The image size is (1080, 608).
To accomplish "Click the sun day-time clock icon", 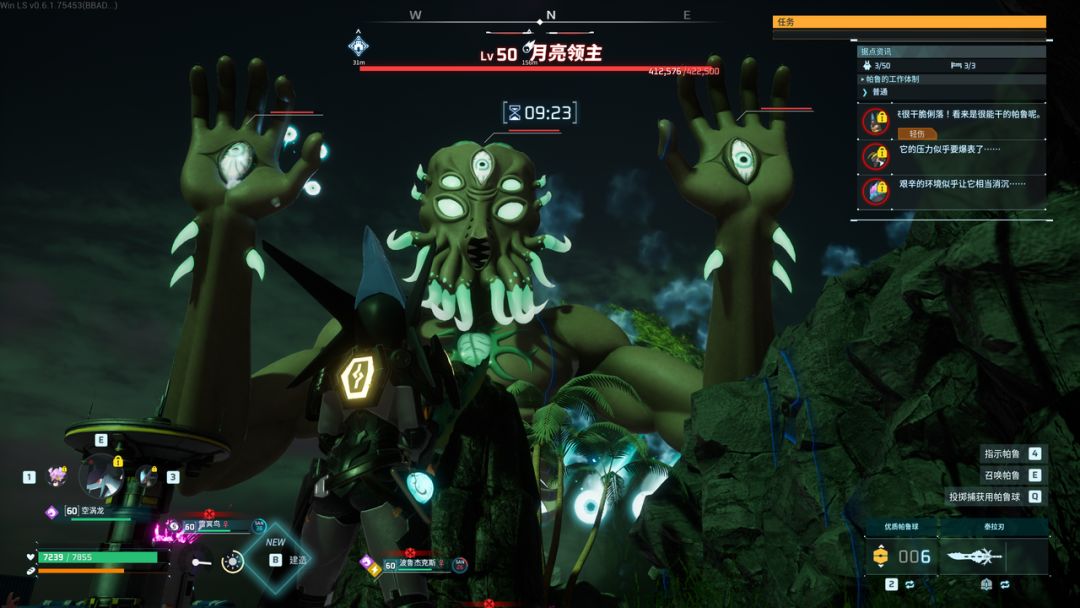I will click(x=232, y=561).
